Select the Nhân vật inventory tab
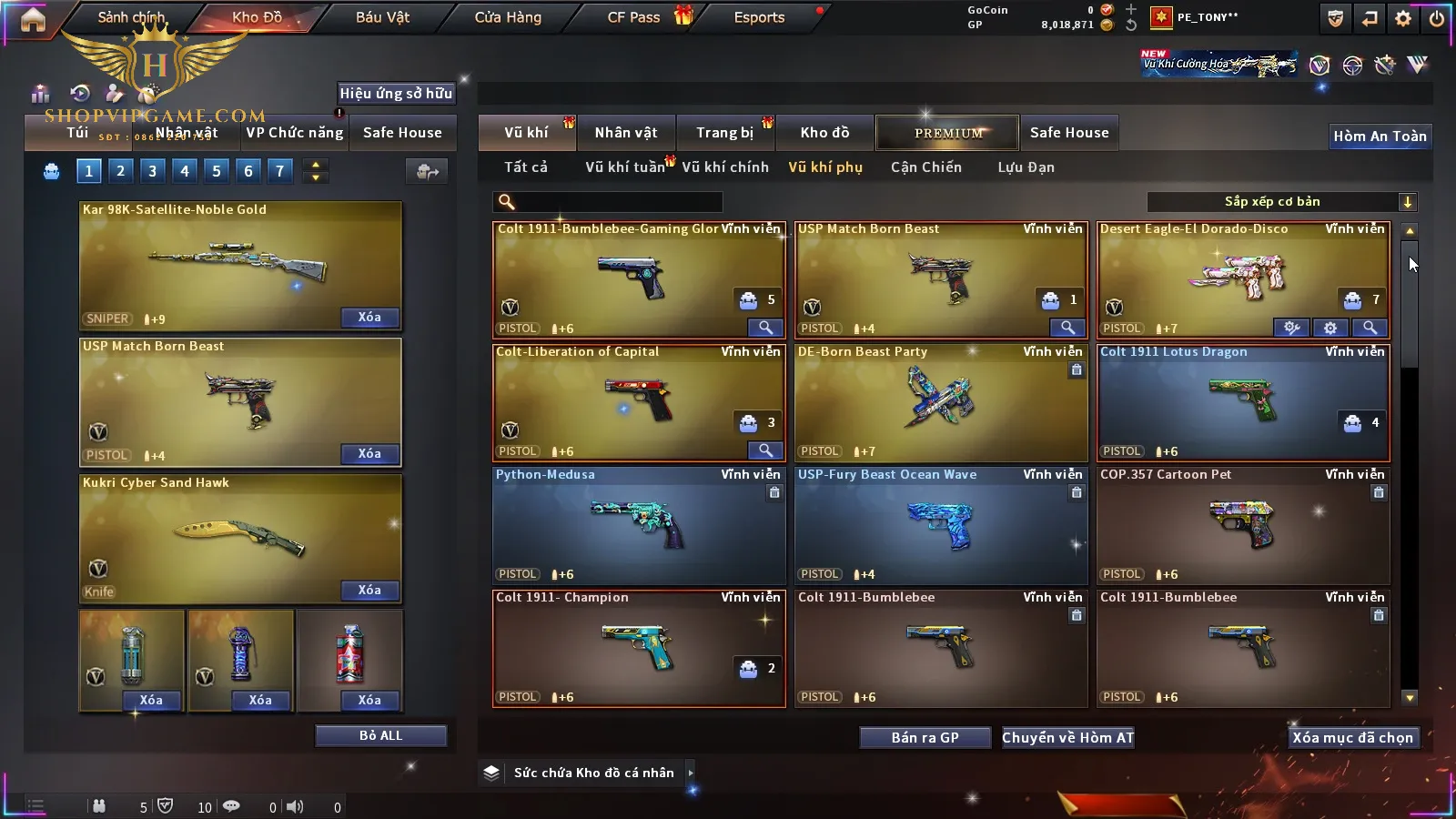Screen dimensions: 1456x819 [626, 133]
